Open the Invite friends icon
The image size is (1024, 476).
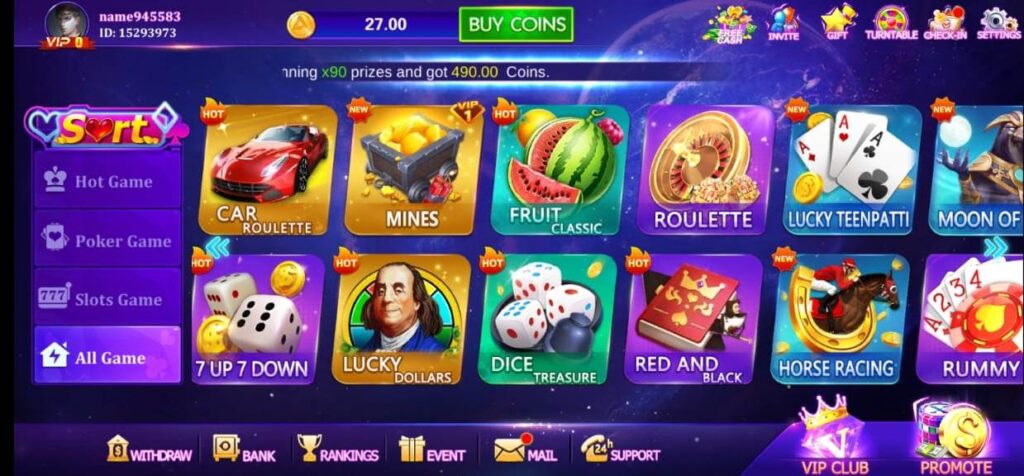783,22
